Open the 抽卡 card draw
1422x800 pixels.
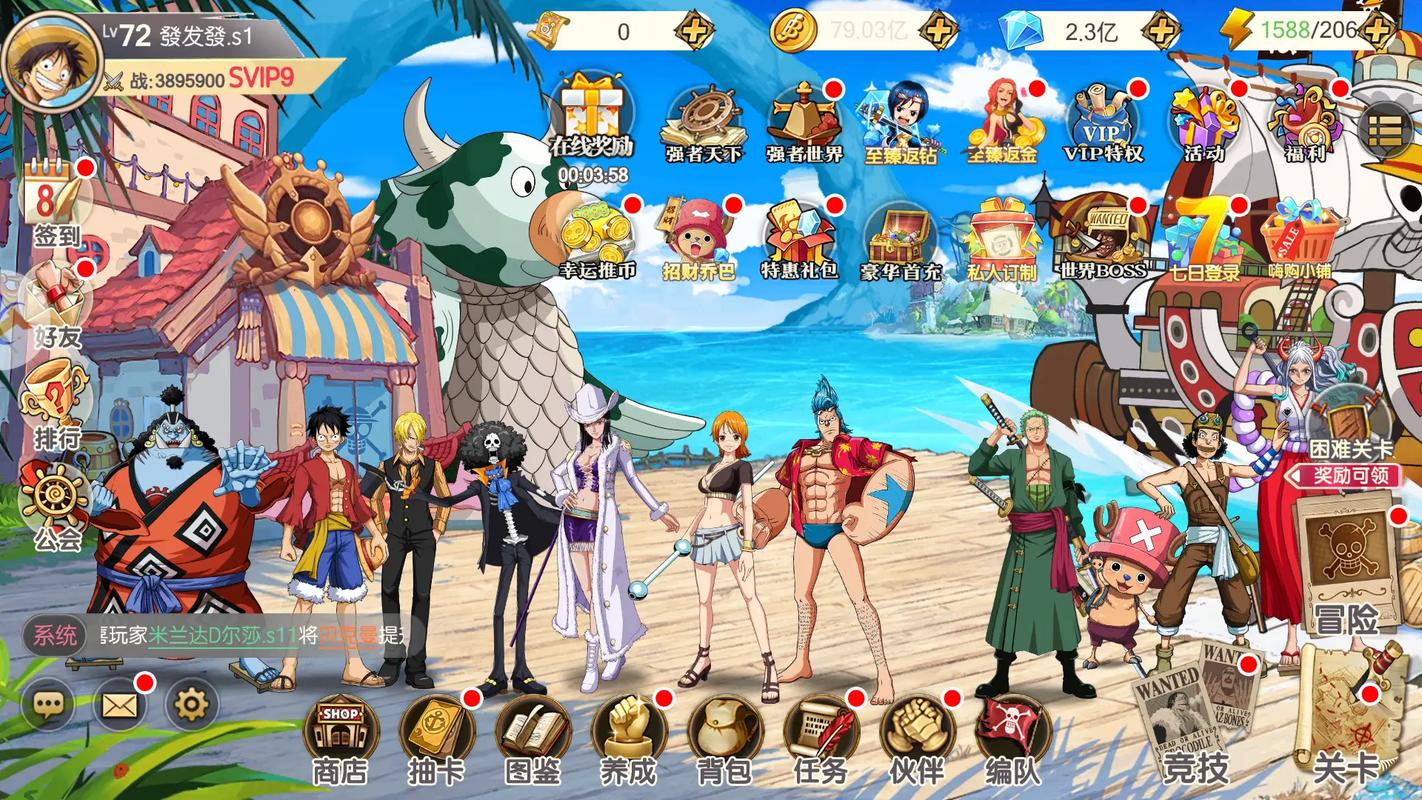tap(437, 730)
